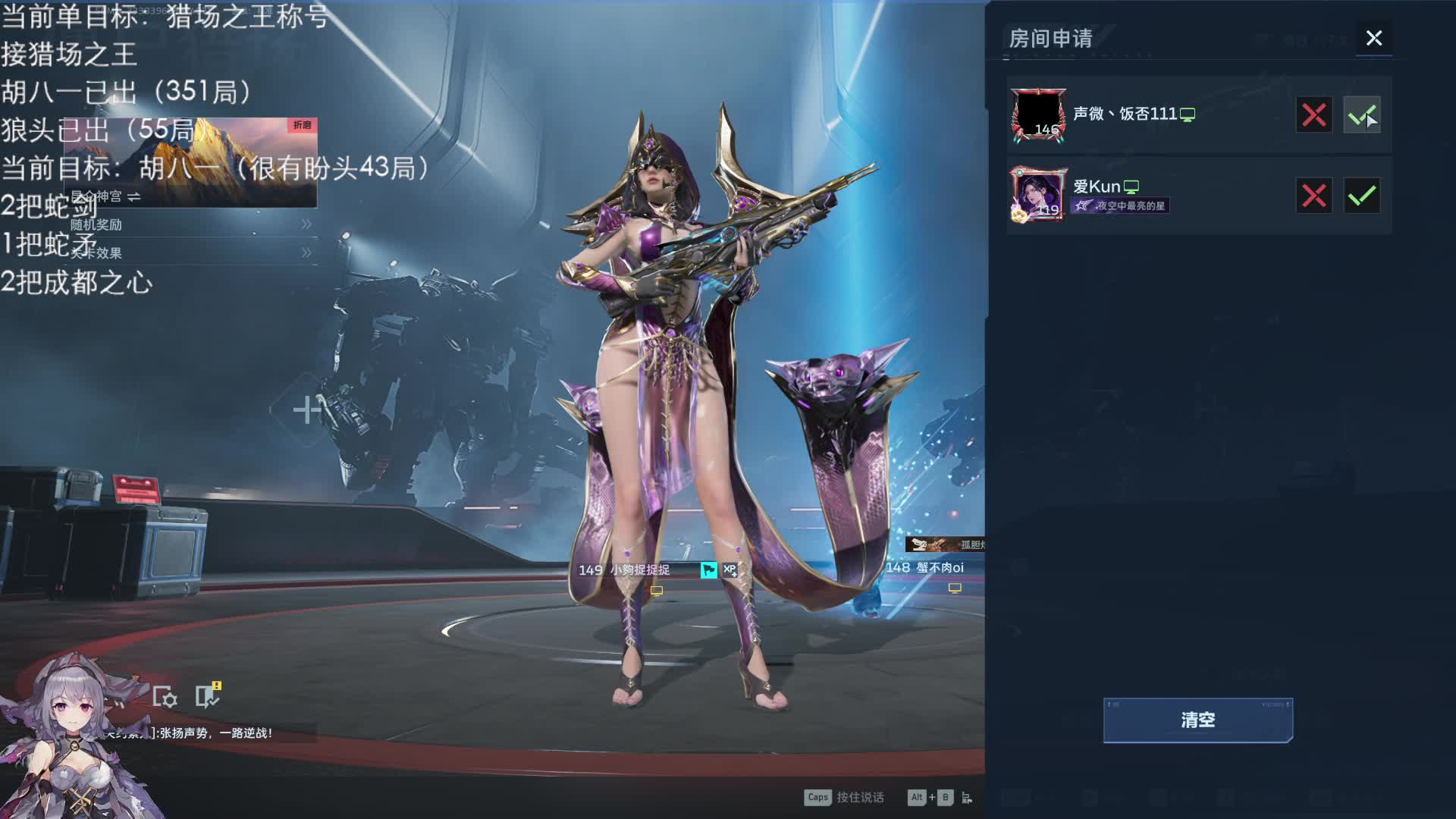The width and height of the screenshot is (1456, 819).
Task: Open the room settings gear icon
Action: tap(165, 697)
